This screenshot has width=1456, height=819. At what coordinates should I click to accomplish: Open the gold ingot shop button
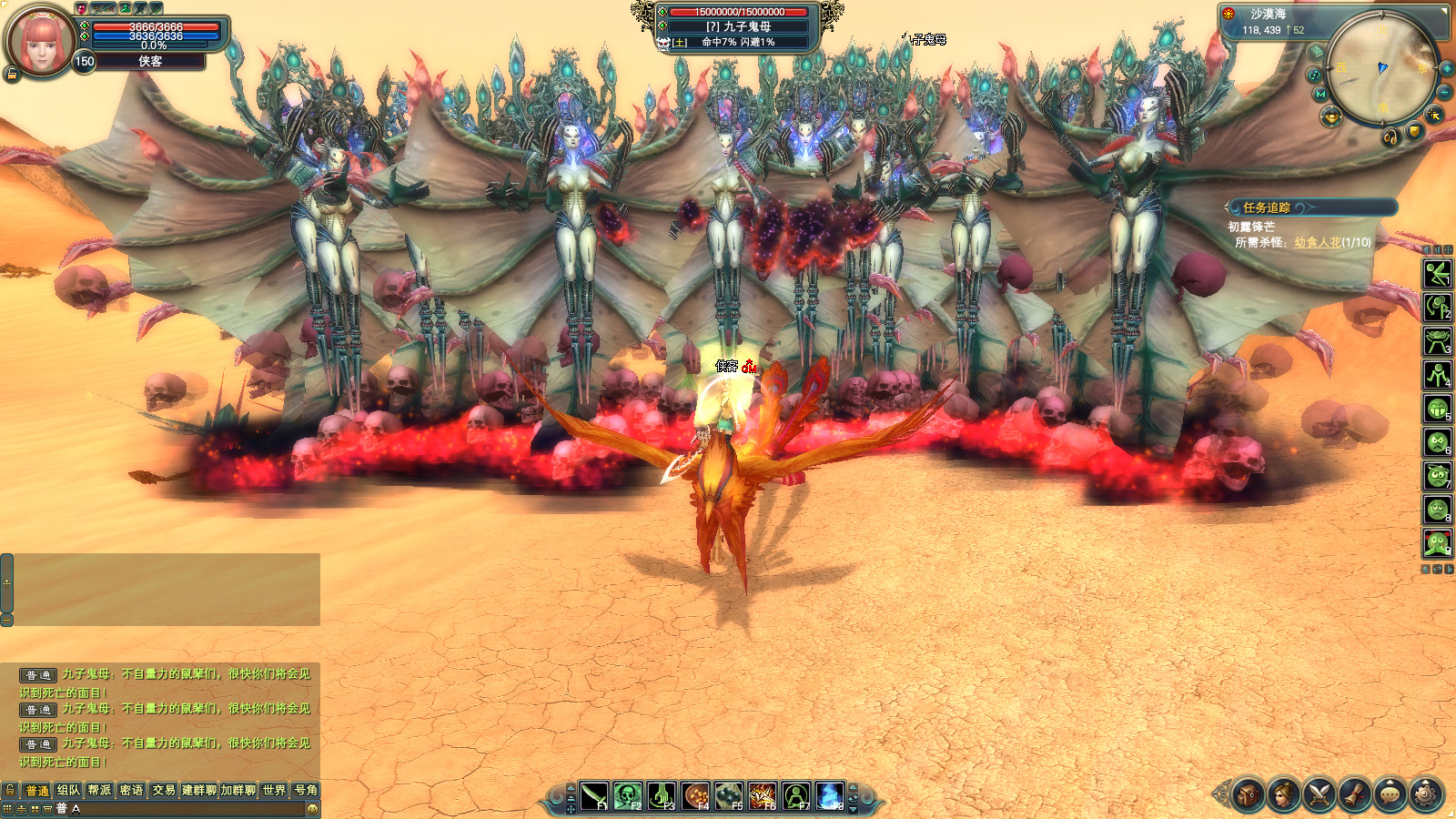coord(1330,116)
